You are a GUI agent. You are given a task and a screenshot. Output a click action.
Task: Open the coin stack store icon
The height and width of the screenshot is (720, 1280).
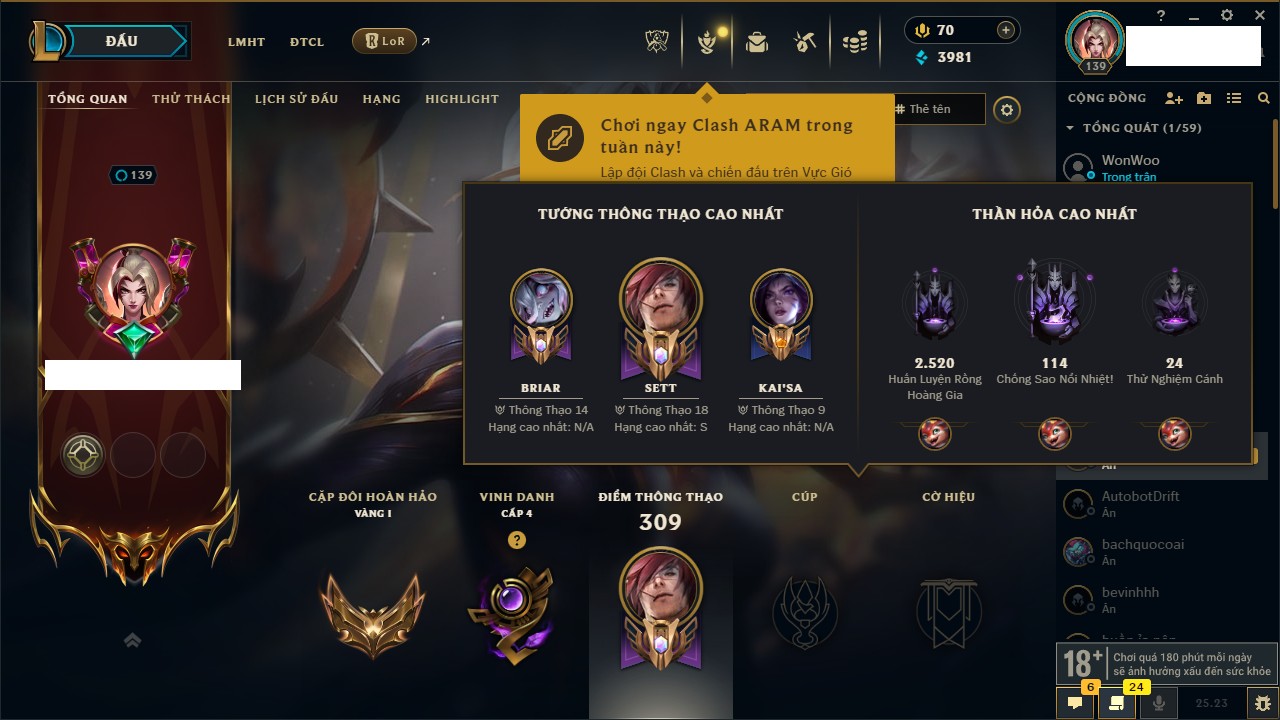[x=854, y=42]
